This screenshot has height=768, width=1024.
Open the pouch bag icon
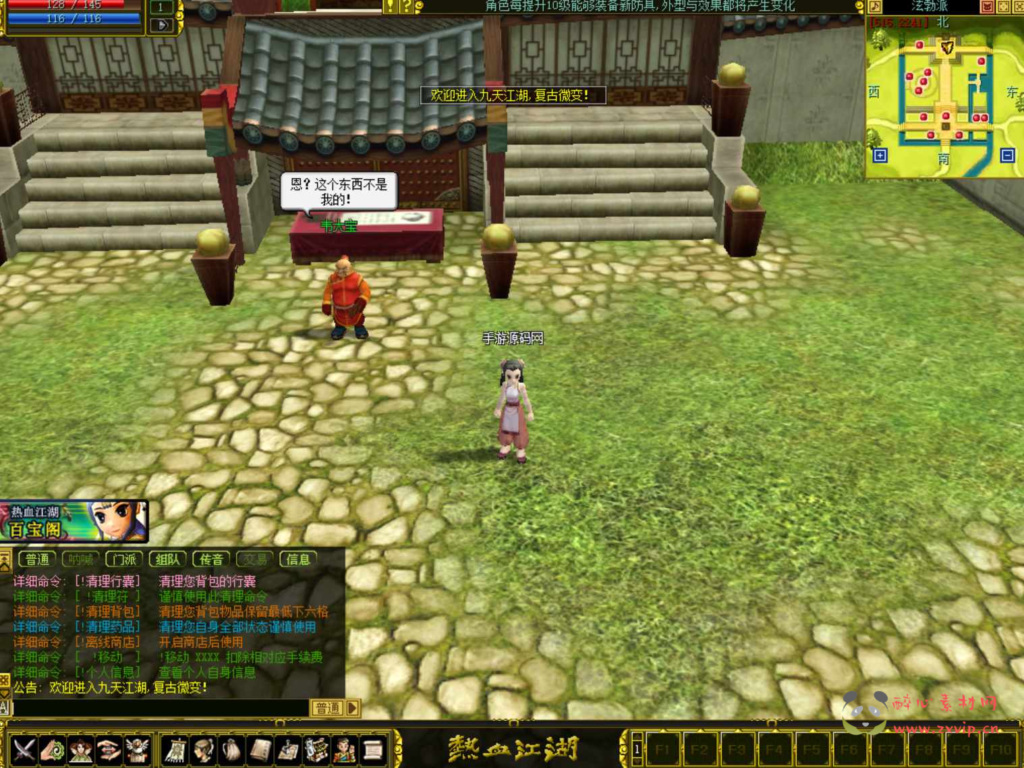click(231, 749)
